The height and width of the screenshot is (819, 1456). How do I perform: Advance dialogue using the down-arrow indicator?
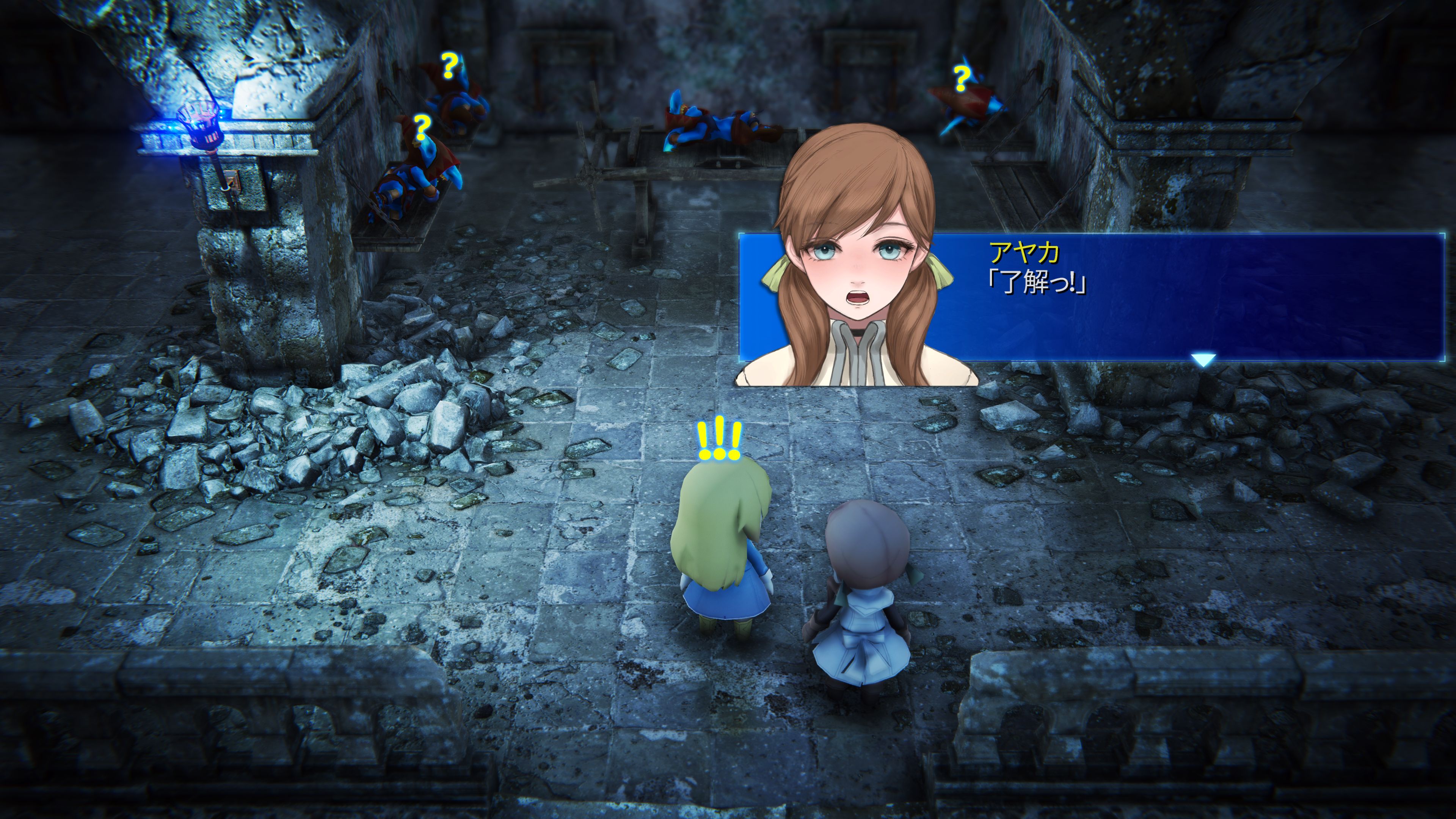tap(1202, 359)
